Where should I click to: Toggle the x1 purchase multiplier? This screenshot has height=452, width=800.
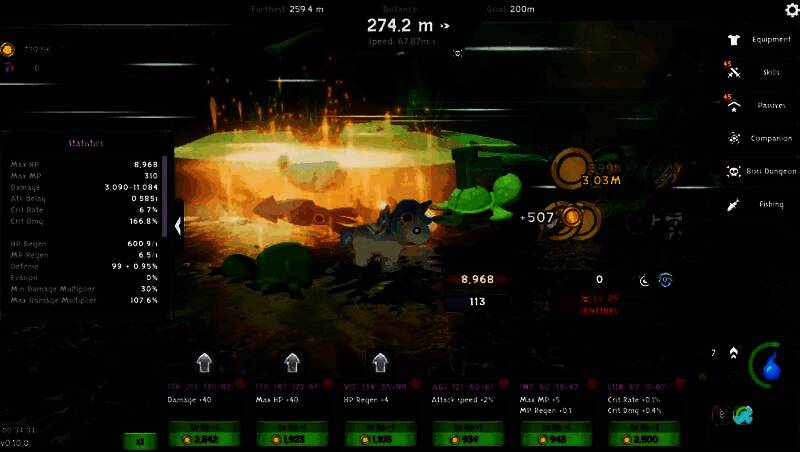tap(139, 440)
